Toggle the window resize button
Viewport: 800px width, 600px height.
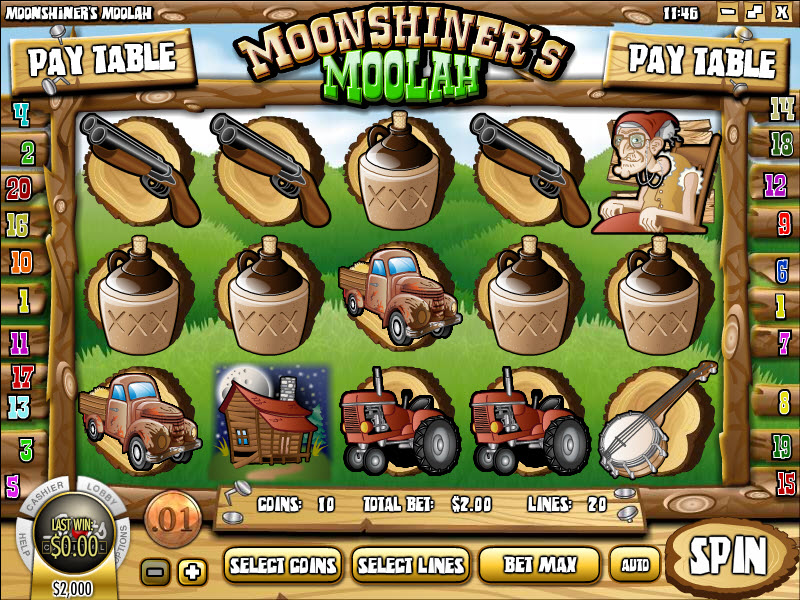pyautogui.click(x=753, y=13)
